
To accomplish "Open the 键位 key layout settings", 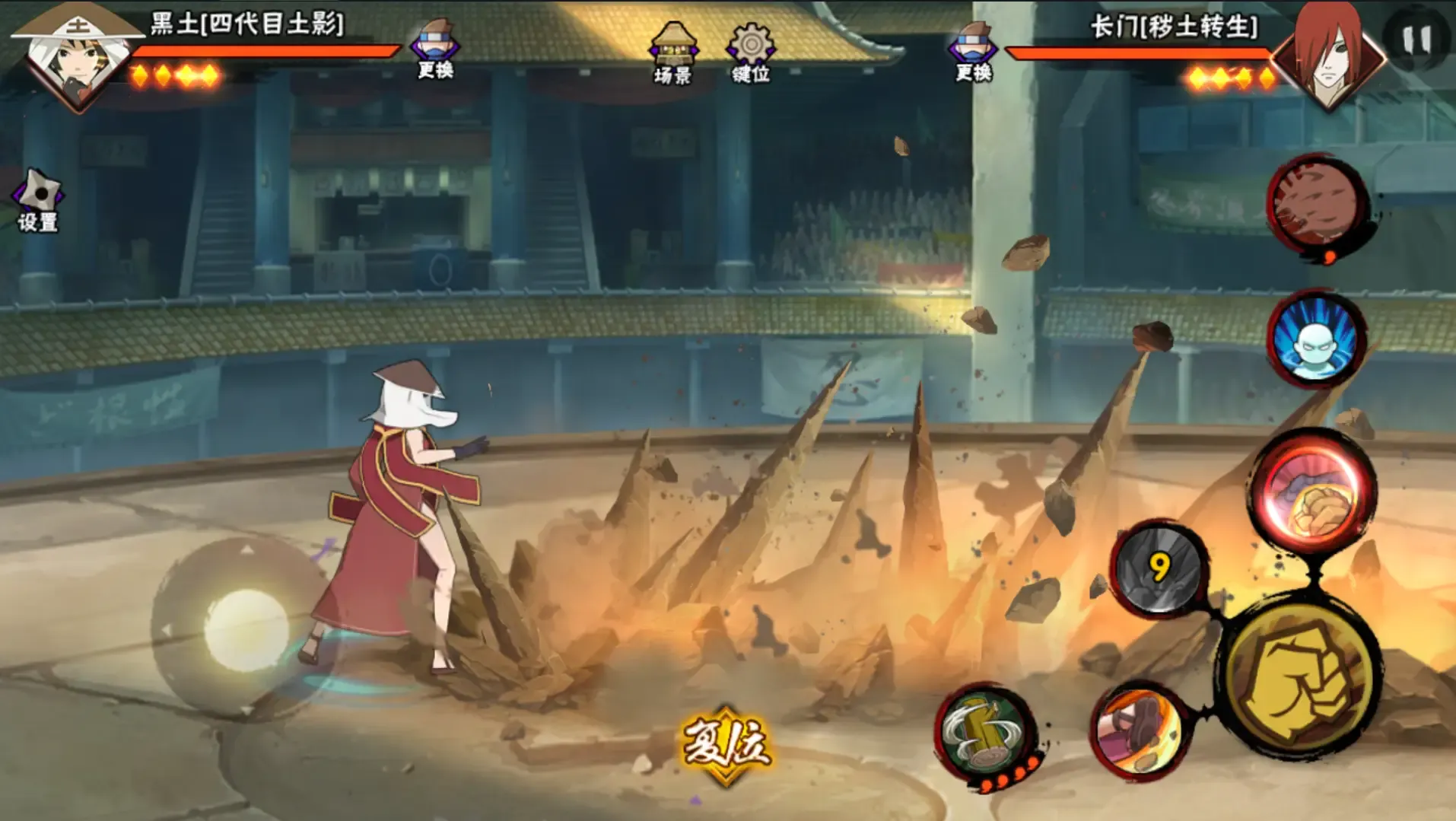I will point(751,53).
